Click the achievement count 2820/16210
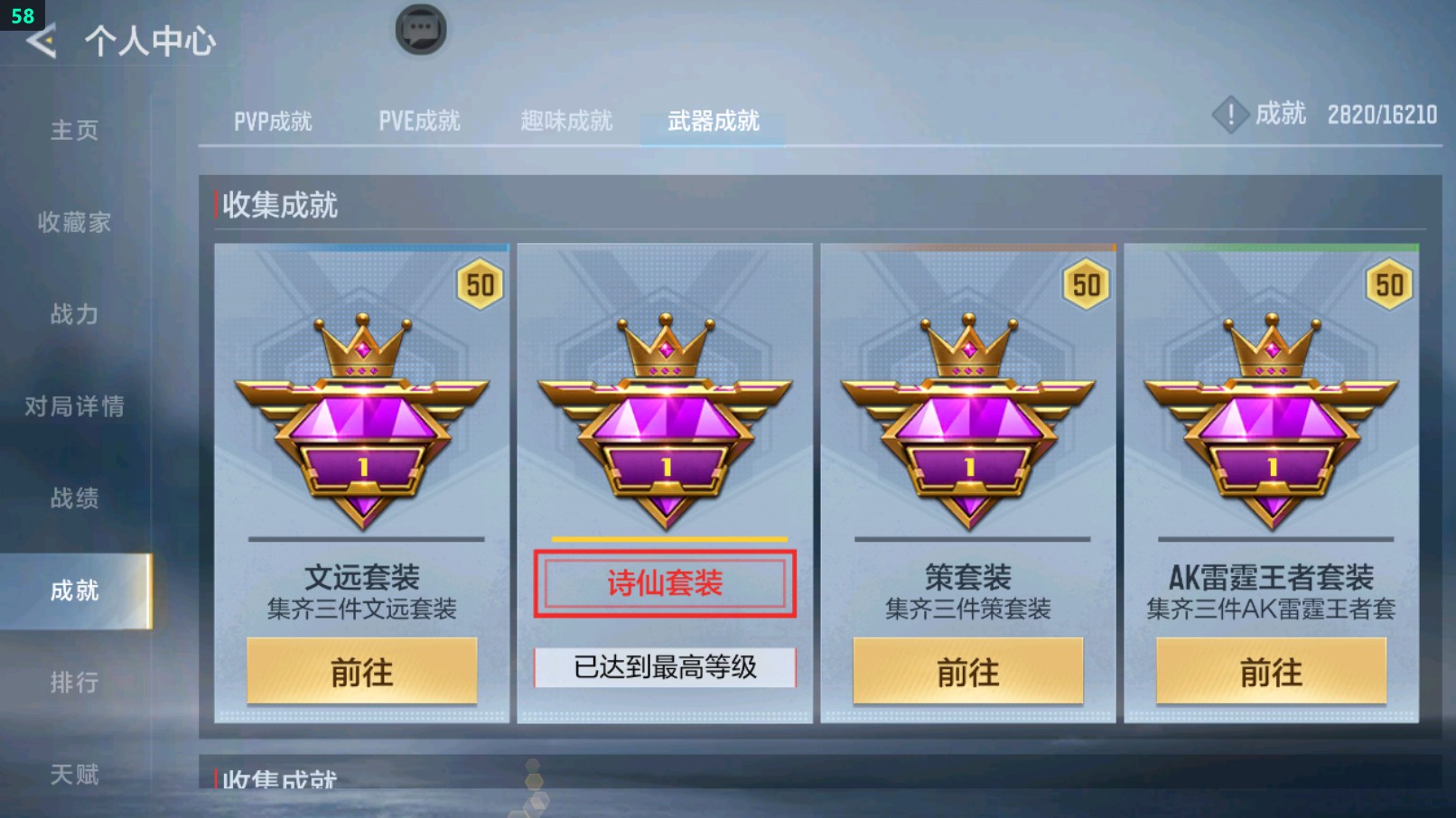This screenshot has width=1456, height=818. (1379, 115)
